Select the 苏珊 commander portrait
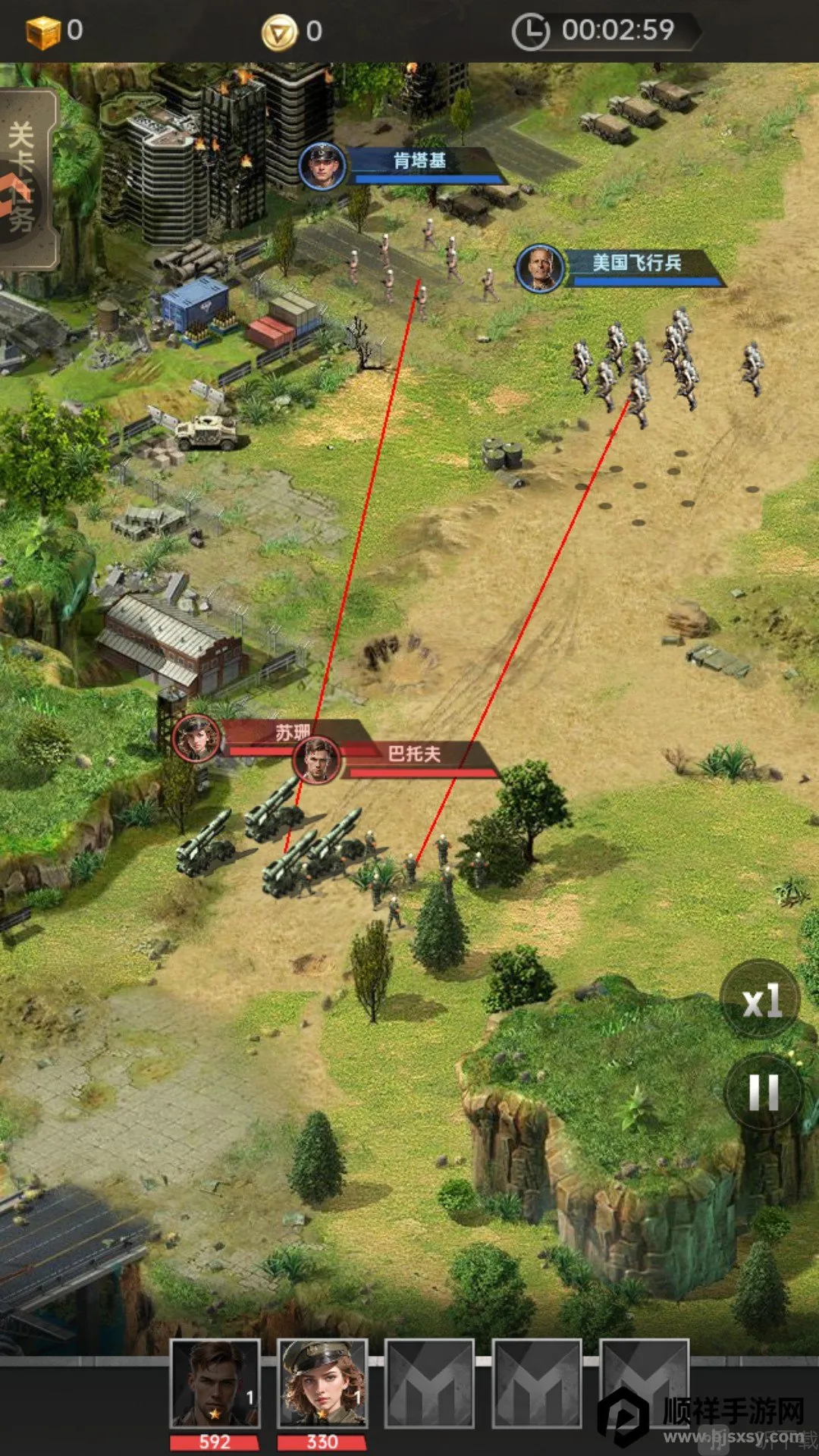 (196, 738)
